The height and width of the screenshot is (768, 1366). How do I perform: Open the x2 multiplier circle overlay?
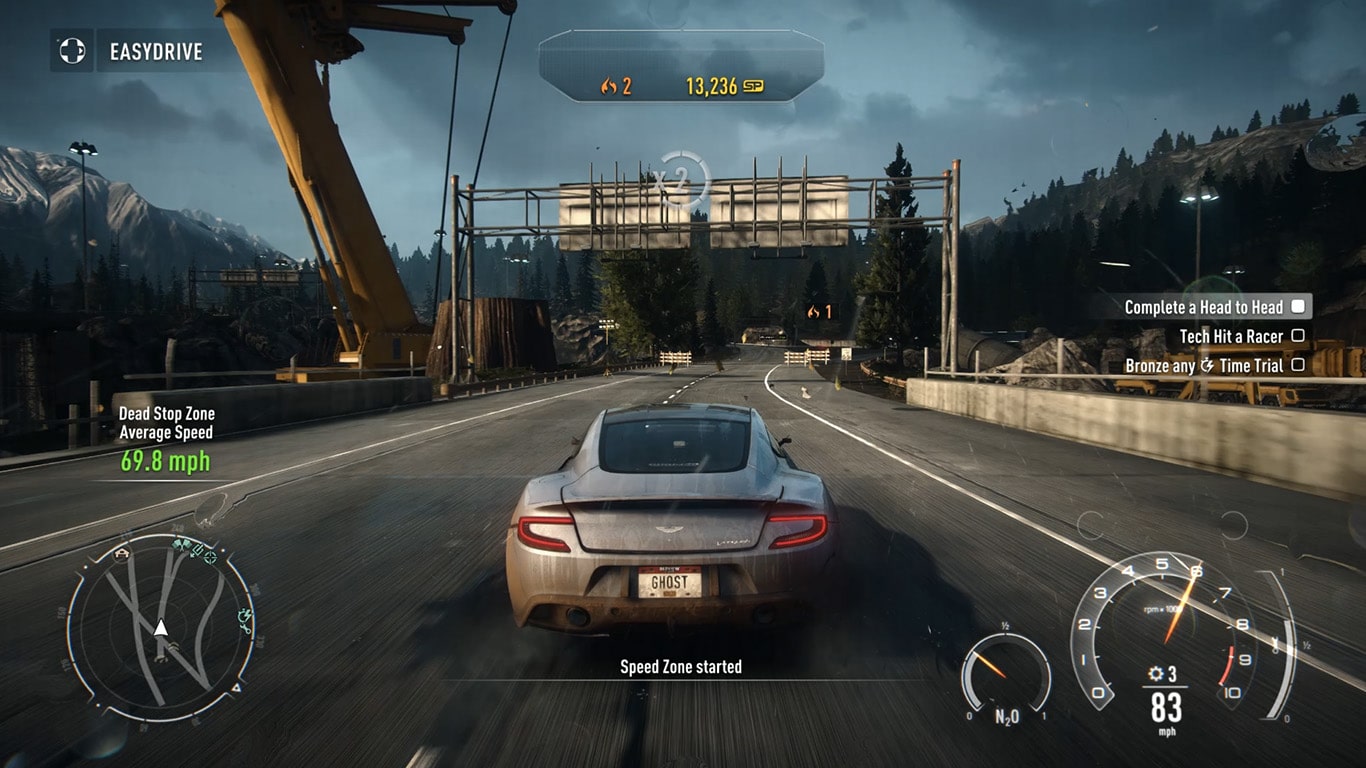coord(683,181)
